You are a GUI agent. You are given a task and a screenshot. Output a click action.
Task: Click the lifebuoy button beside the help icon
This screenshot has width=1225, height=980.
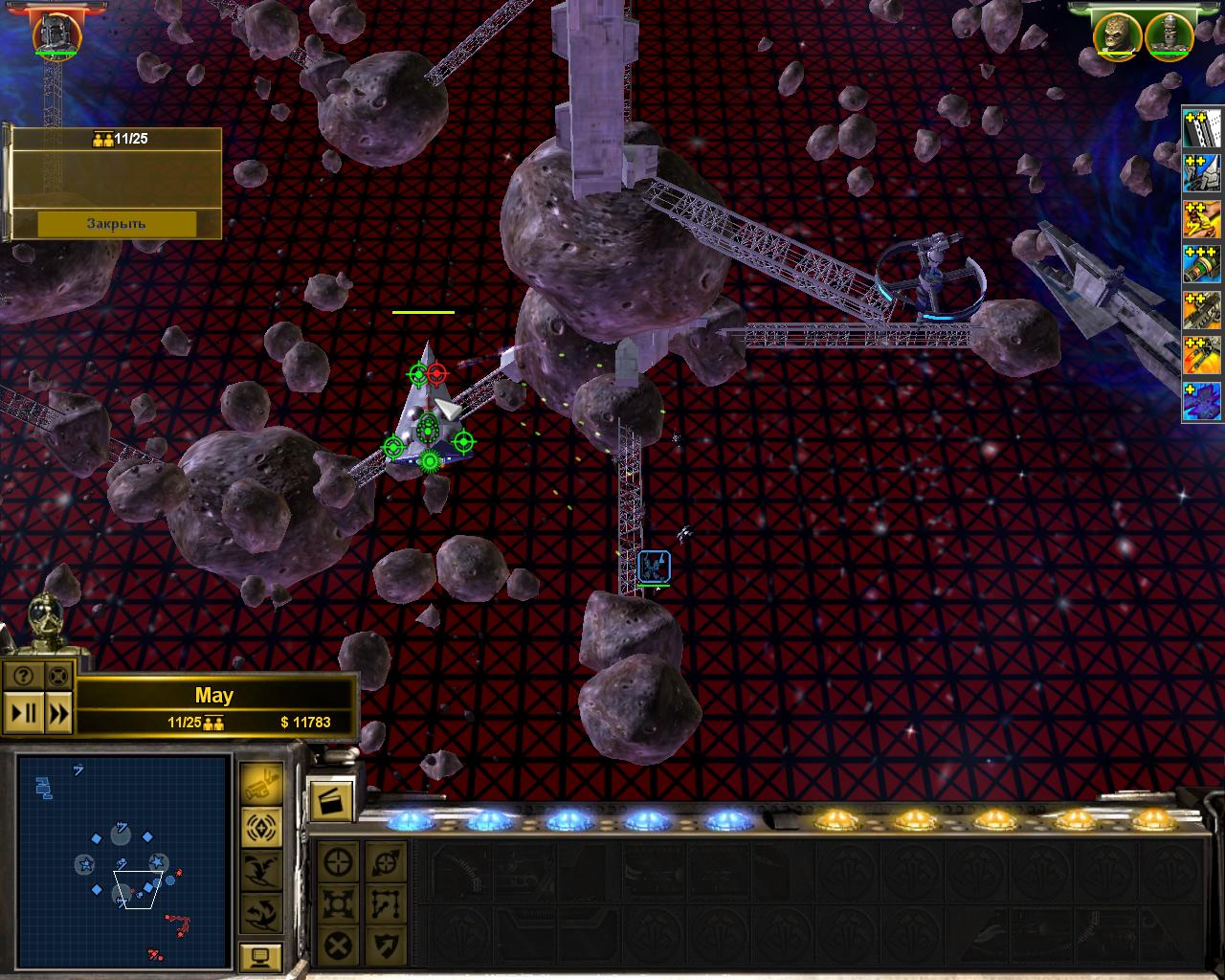(57, 676)
